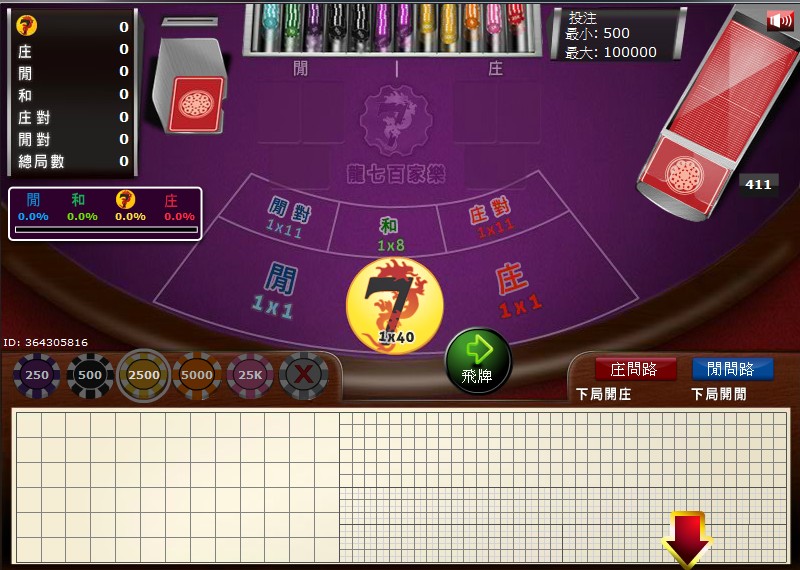
Task: Place a bet on 和 1x8
Action: point(390,233)
